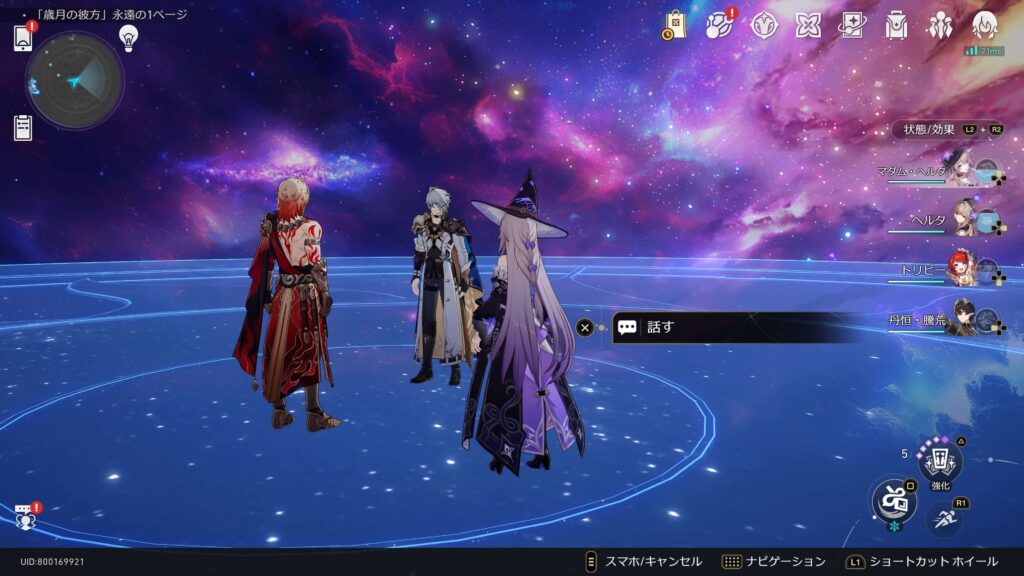This screenshot has height=576, width=1024.
Task: Open the backpack inventory icon
Action: pos(896,25)
